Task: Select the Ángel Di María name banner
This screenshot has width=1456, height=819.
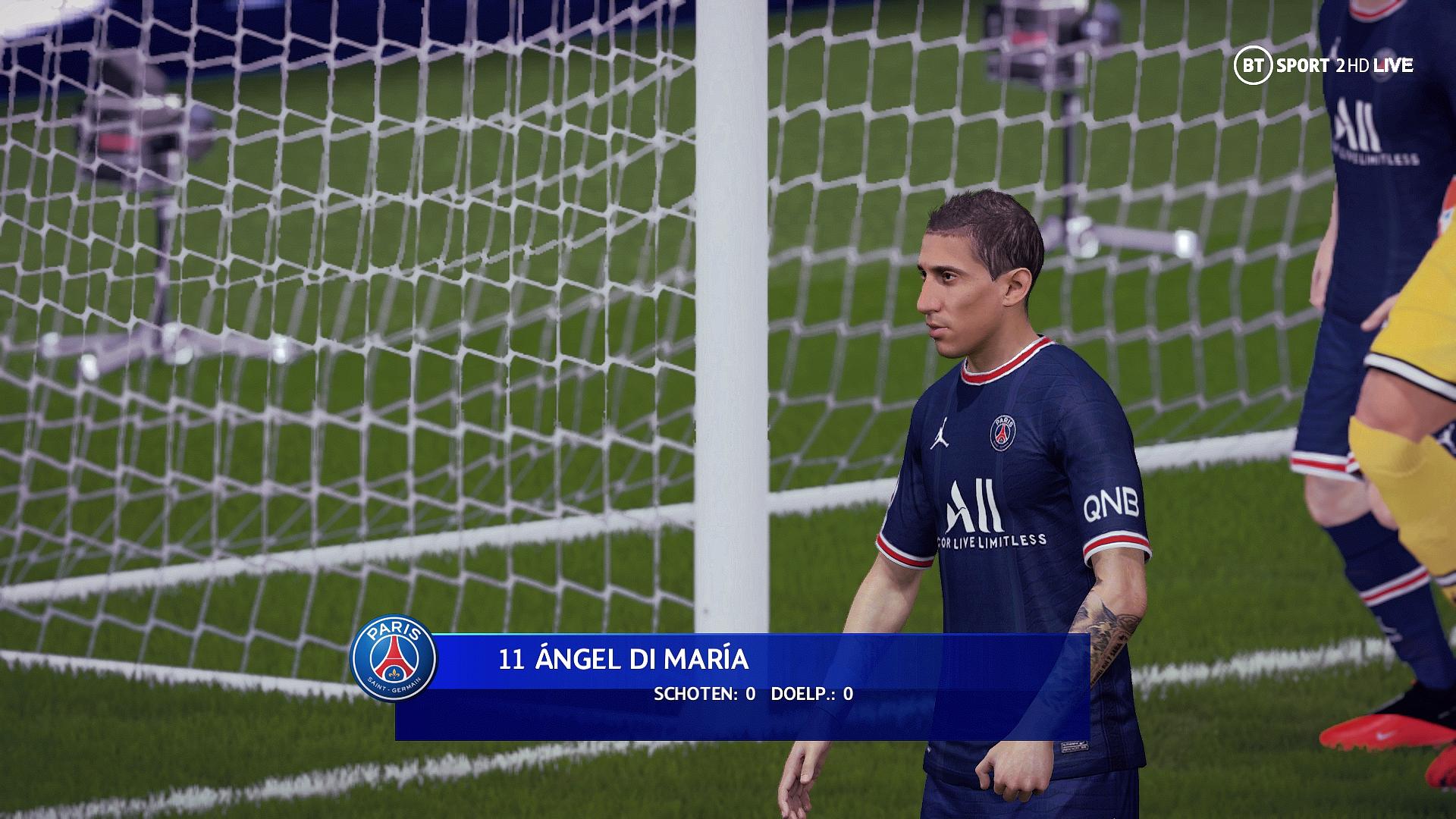Action: coord(623,660)
